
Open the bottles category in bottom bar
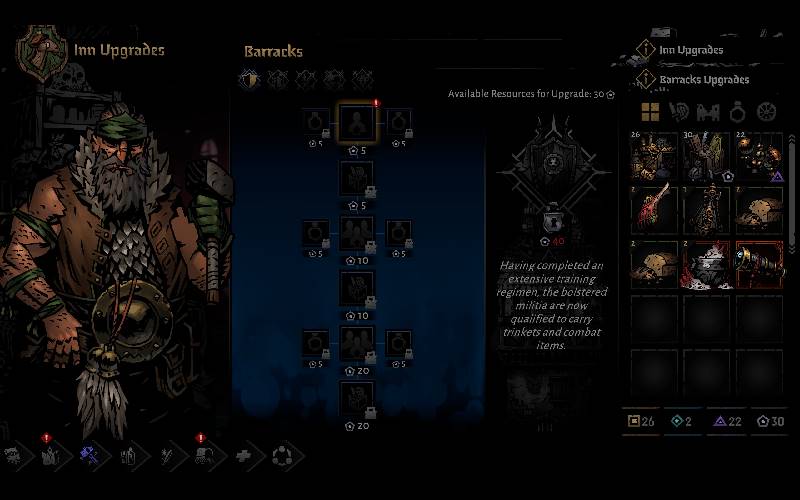click(x=128, y=456)
